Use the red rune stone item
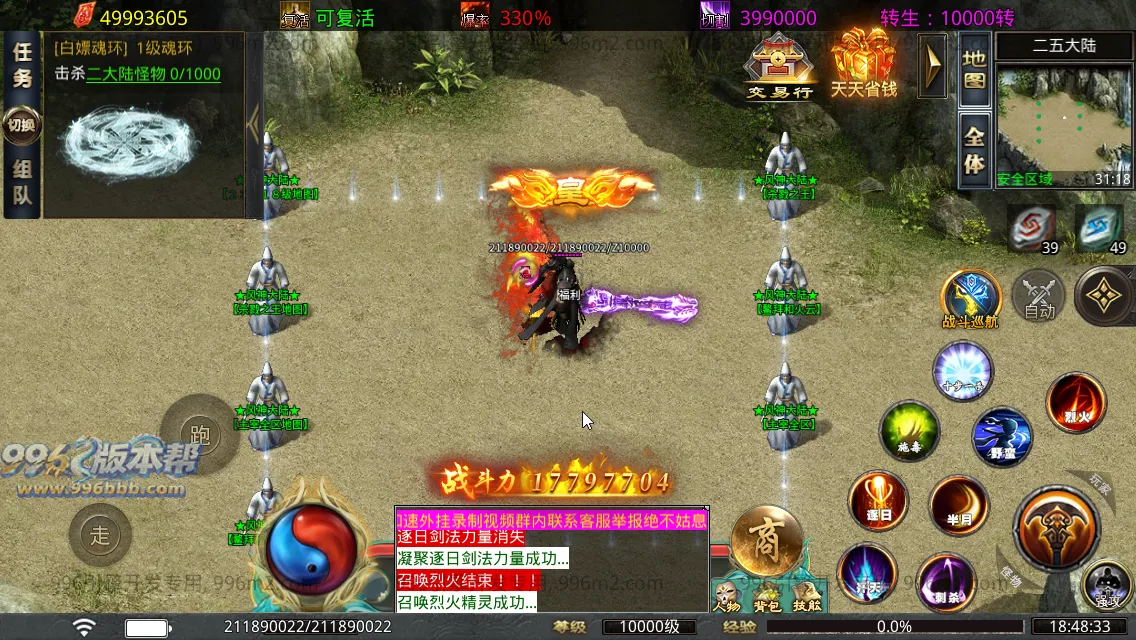 [1031, 228]
